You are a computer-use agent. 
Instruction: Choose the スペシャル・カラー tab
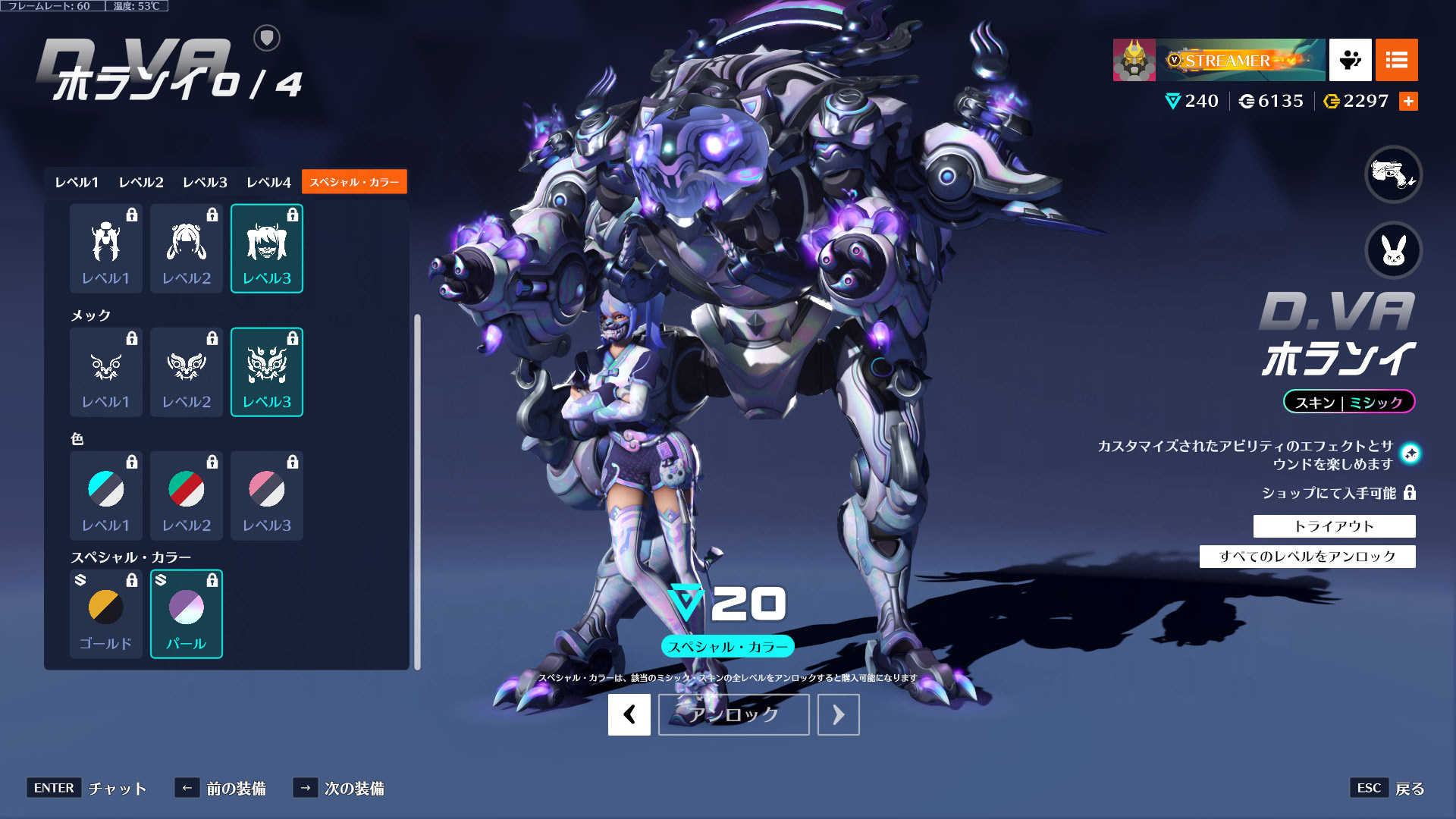coord(354,182)
